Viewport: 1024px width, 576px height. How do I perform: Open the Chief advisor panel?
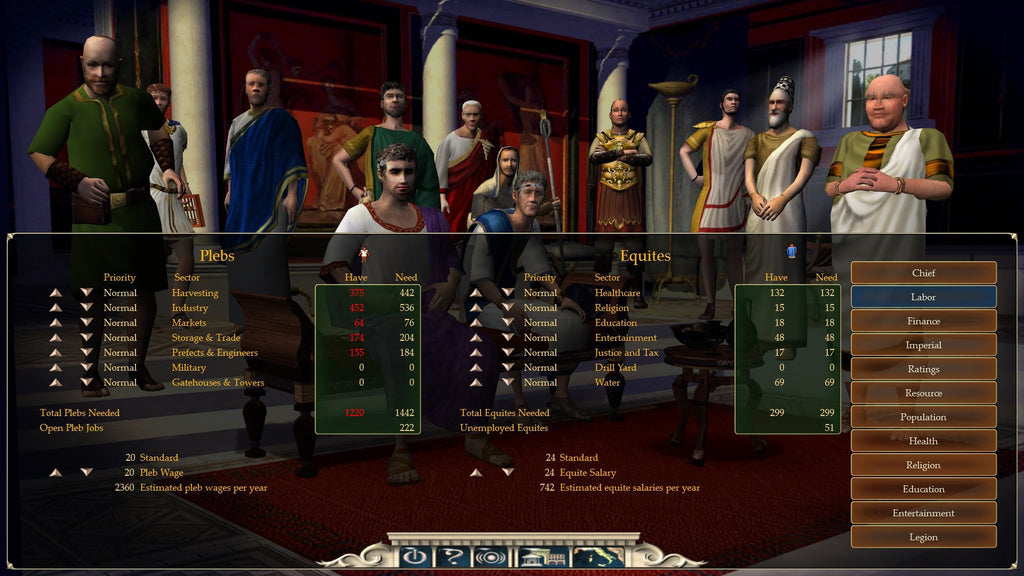pos(923,273)
